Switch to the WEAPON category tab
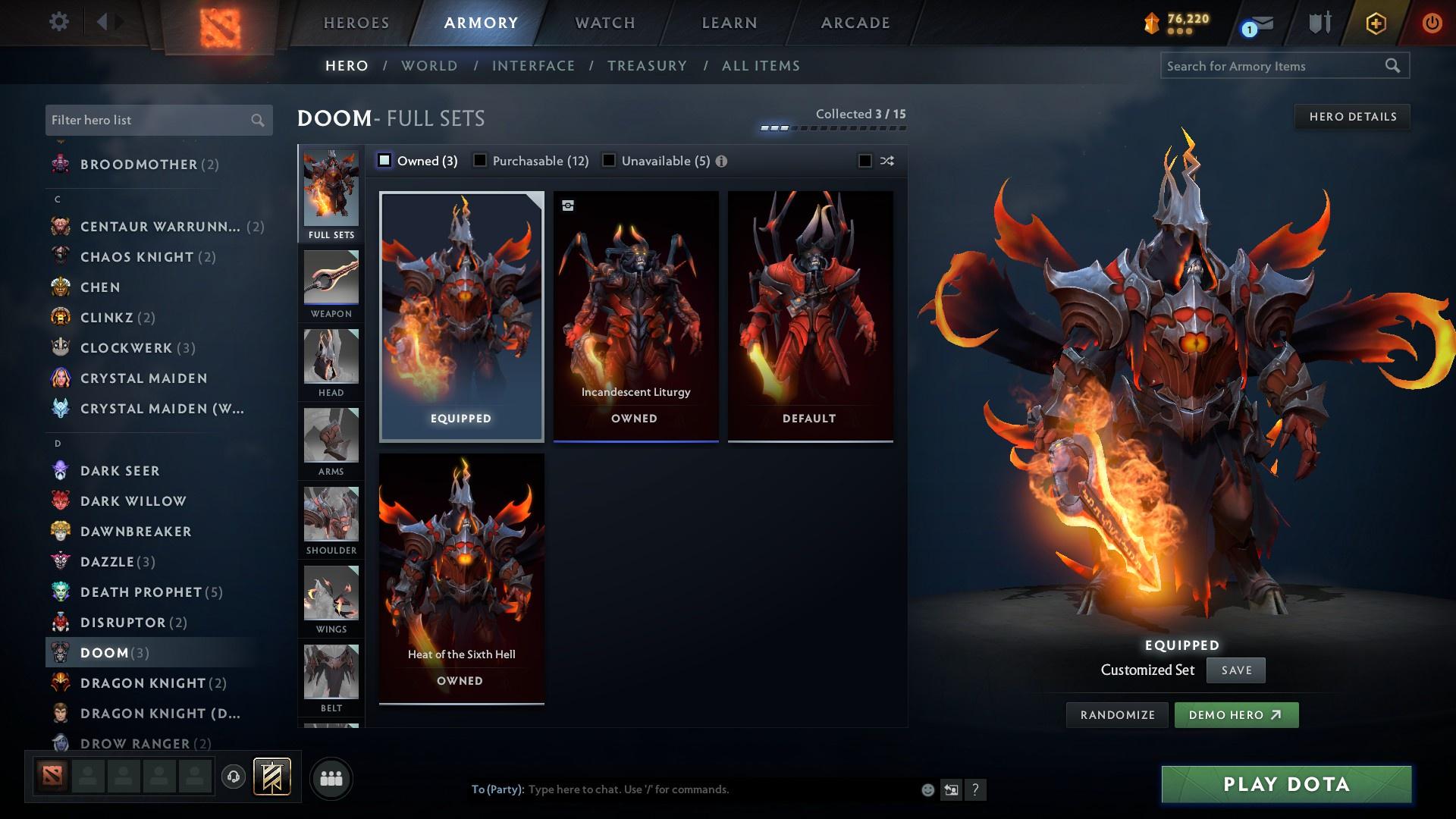Screen dimensions: 1456x819 pyautogui.click(x=331, y=284)
